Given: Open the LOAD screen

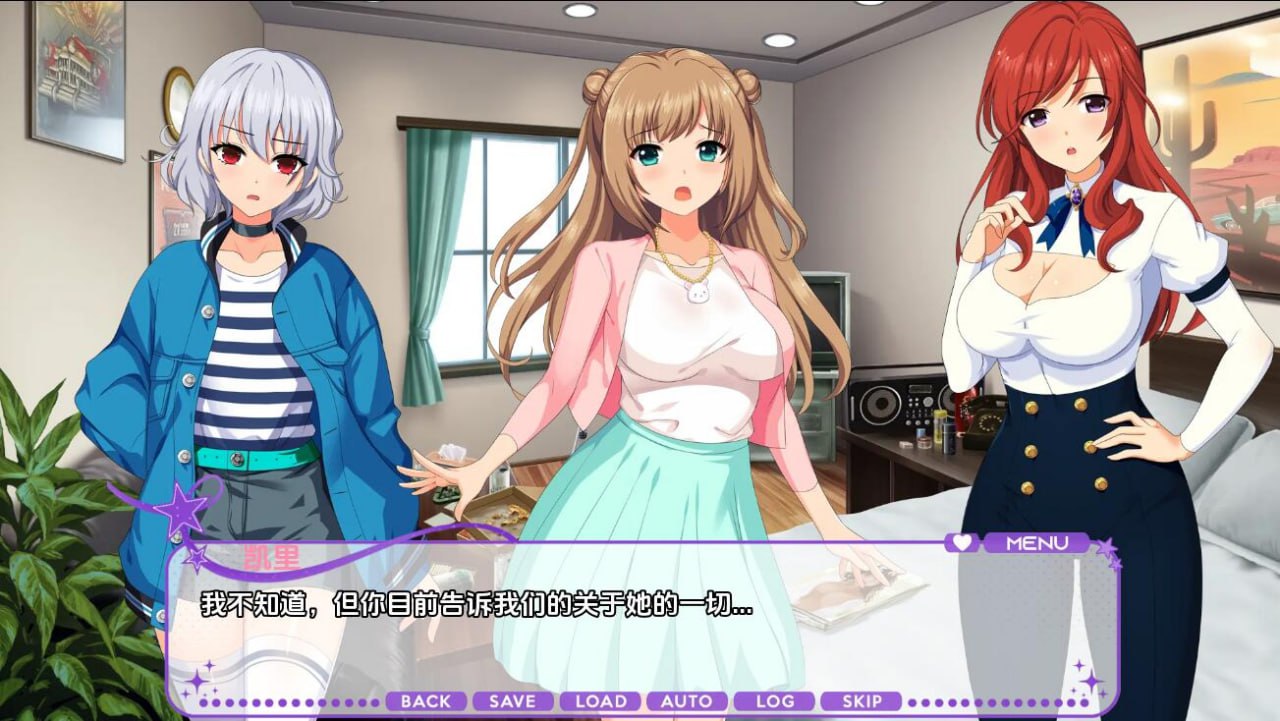Looking at the screenshot, I should [x=600, y=701].
